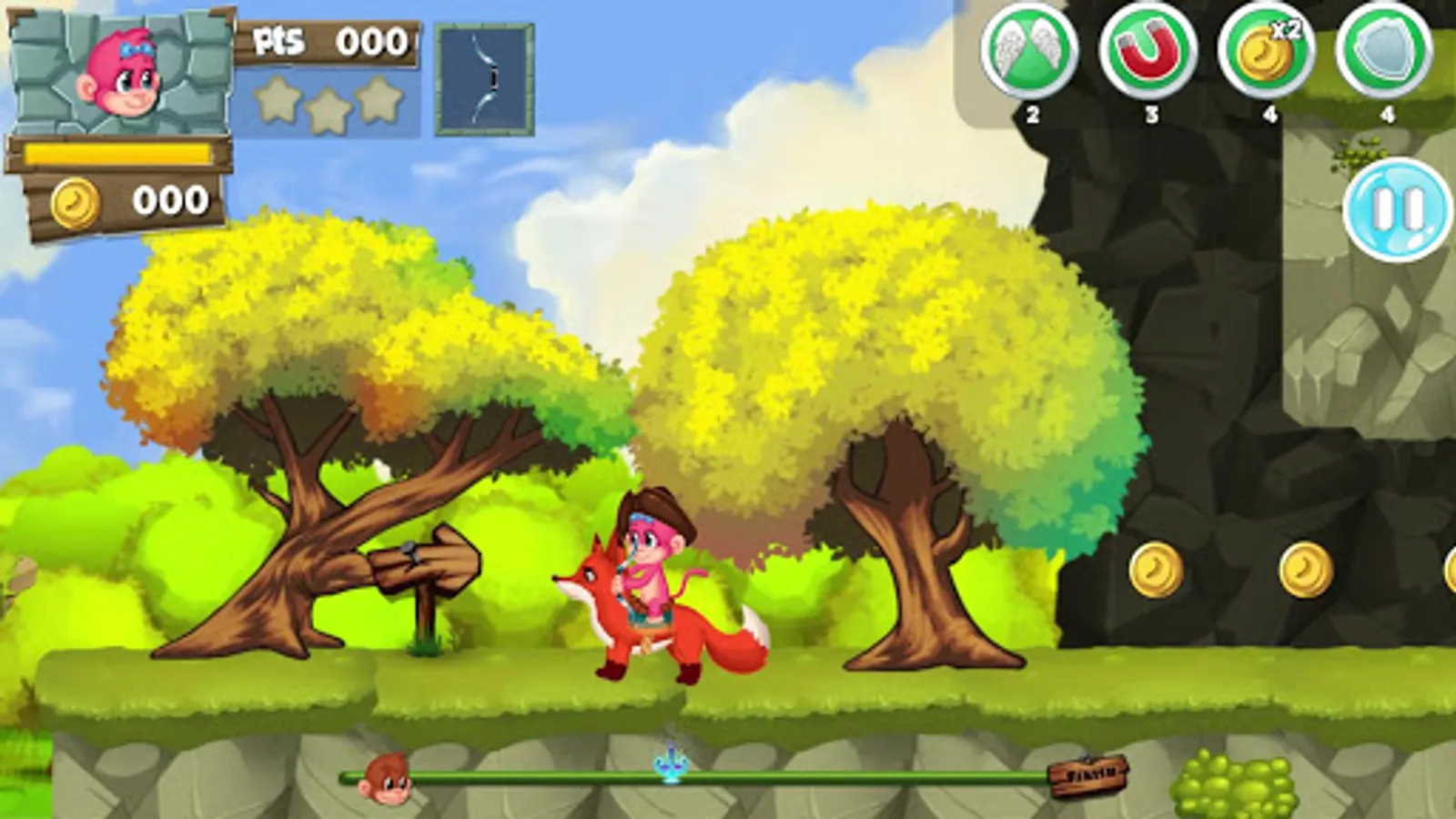Click the pts 000 score display

(x=328, y=41)
